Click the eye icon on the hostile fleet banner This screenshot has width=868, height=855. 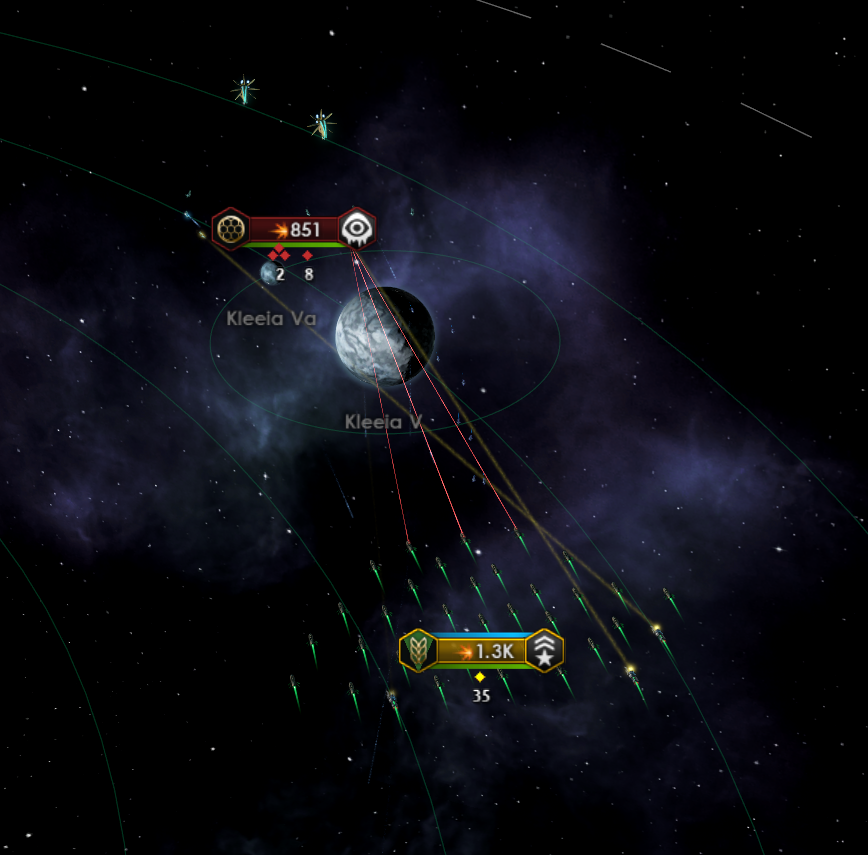pyautogui.click(x=357, y=230)
